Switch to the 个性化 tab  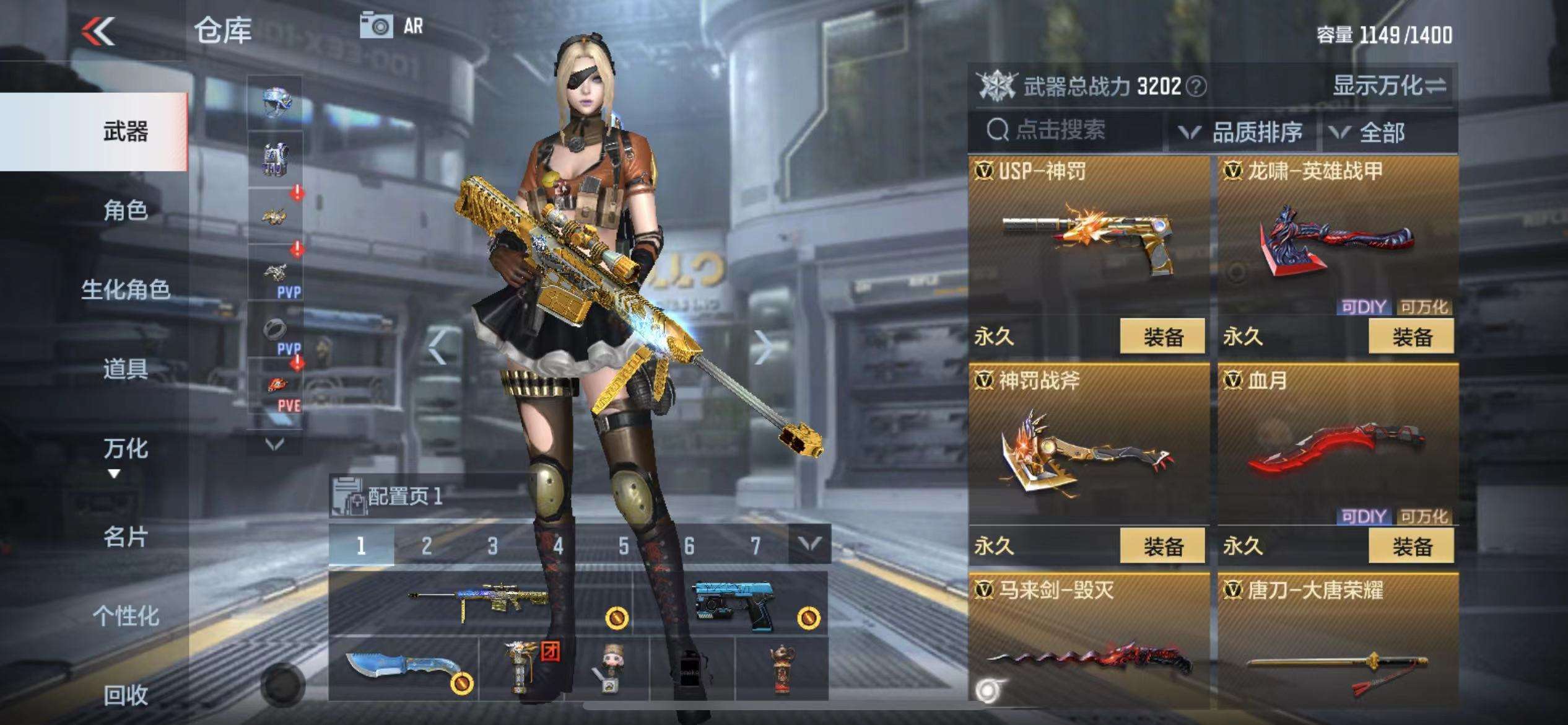[x=125, y=616]
